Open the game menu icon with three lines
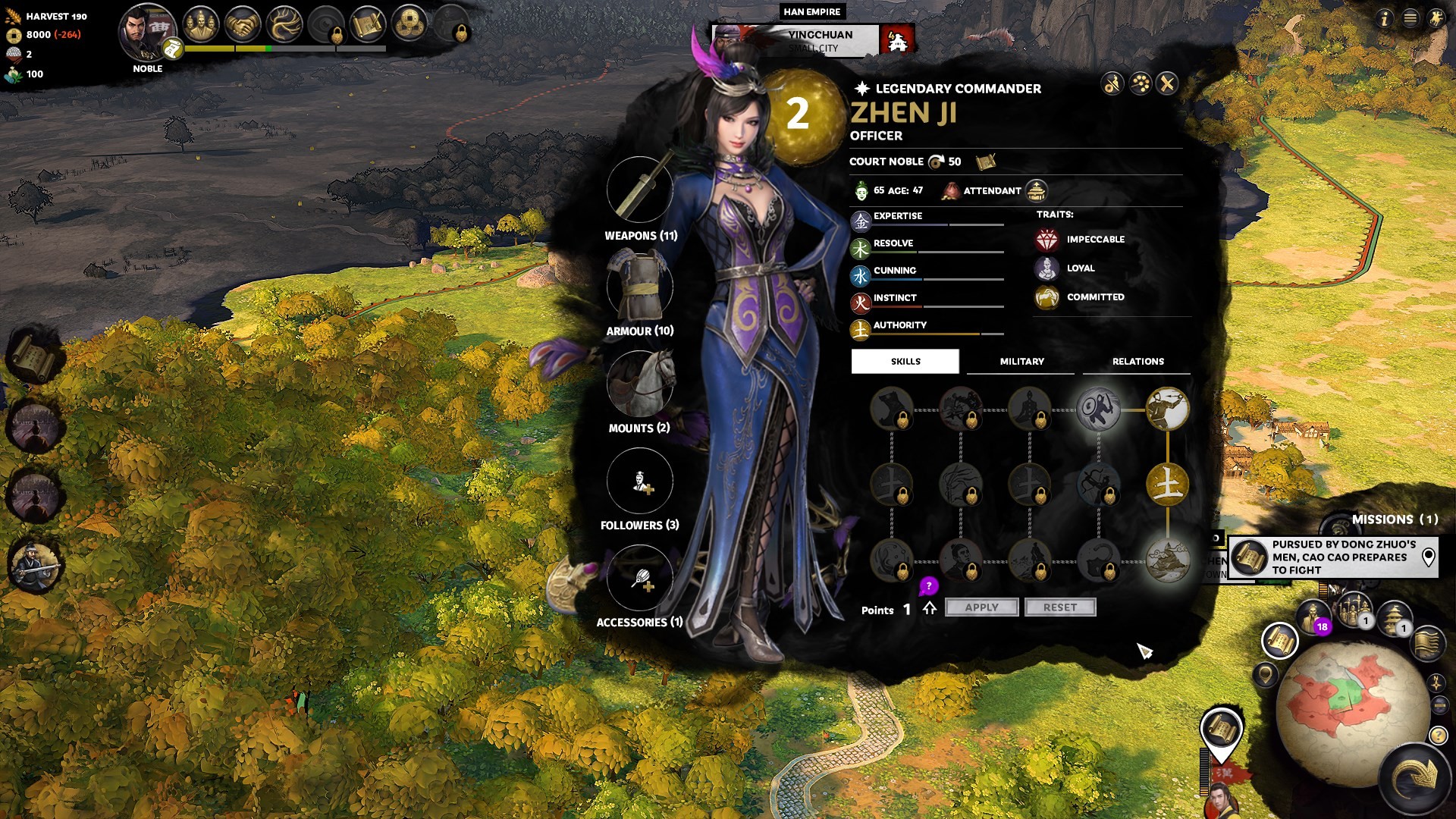 pos(1410,18)
